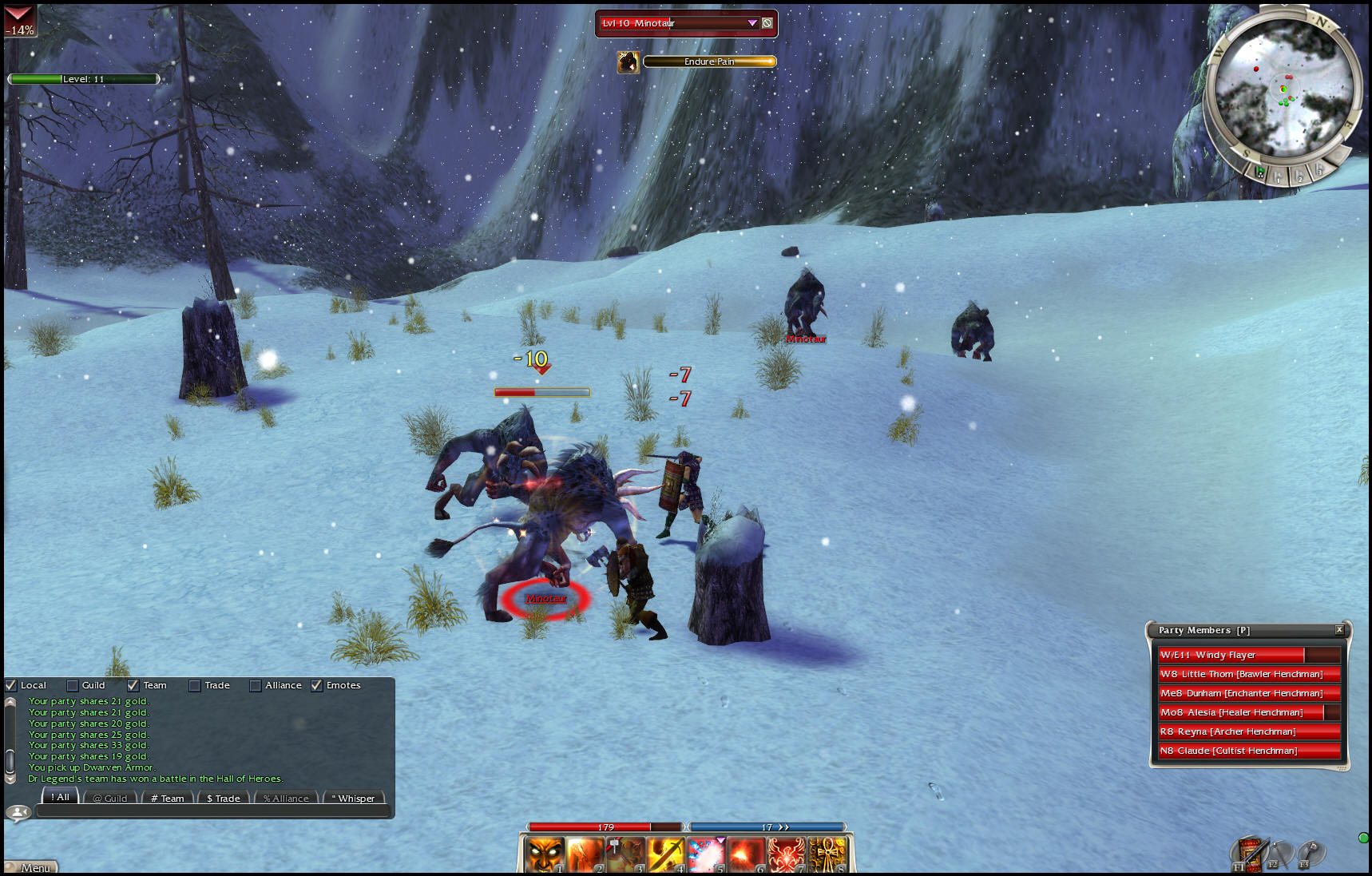Viewport: 1372px width, 876px height.
Task: Activate the golden ankh skill in slot 8
Action: (827, 854)
